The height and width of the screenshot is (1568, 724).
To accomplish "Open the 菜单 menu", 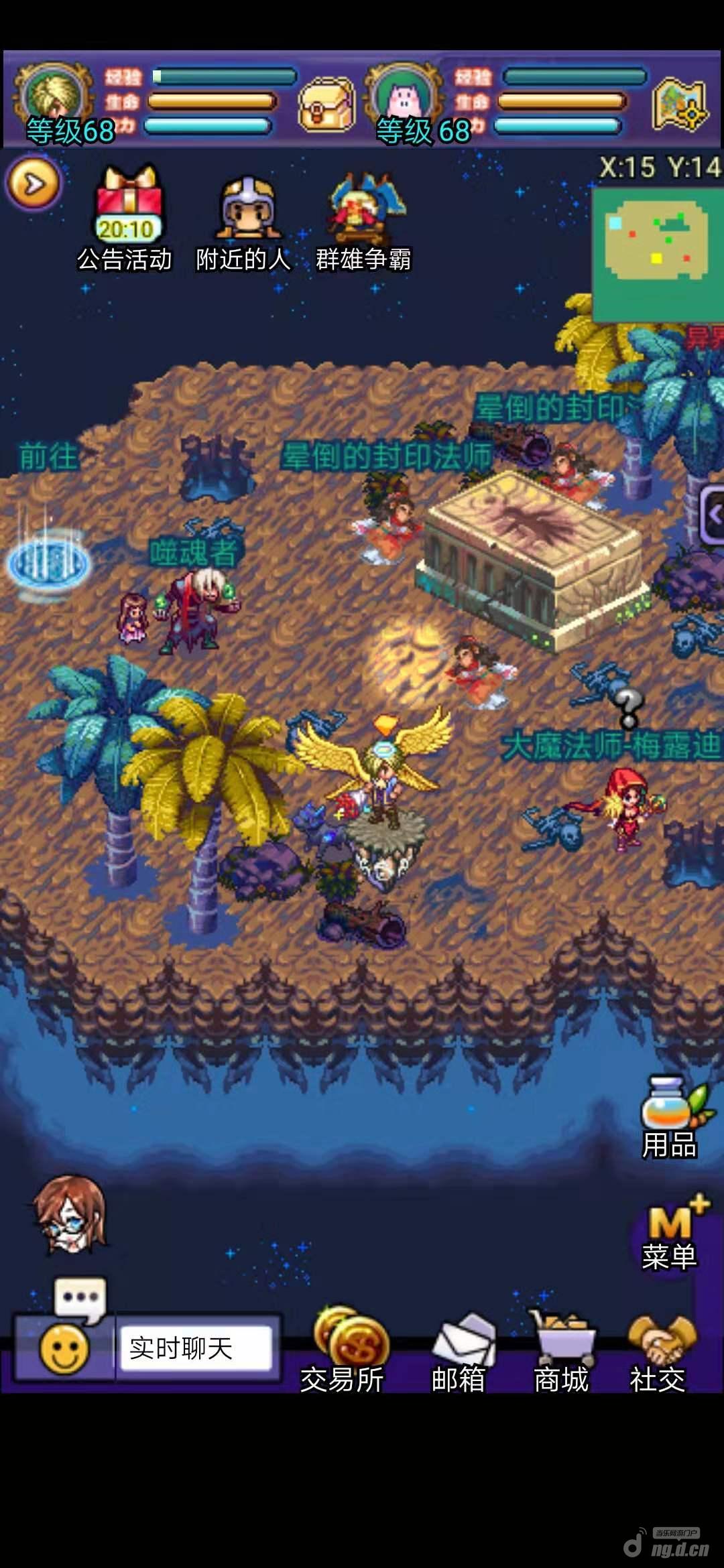I will [670, 1234].
